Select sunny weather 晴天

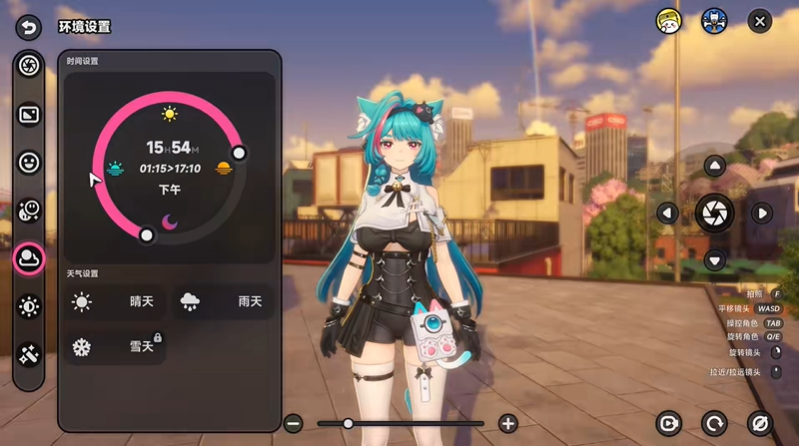115,301
